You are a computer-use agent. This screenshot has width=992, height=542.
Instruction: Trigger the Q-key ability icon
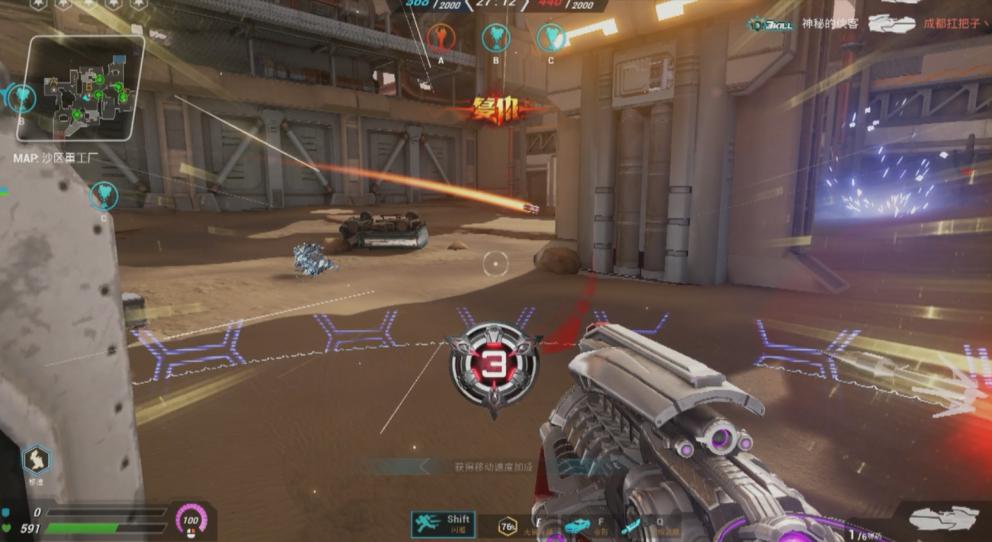[632, 526]
